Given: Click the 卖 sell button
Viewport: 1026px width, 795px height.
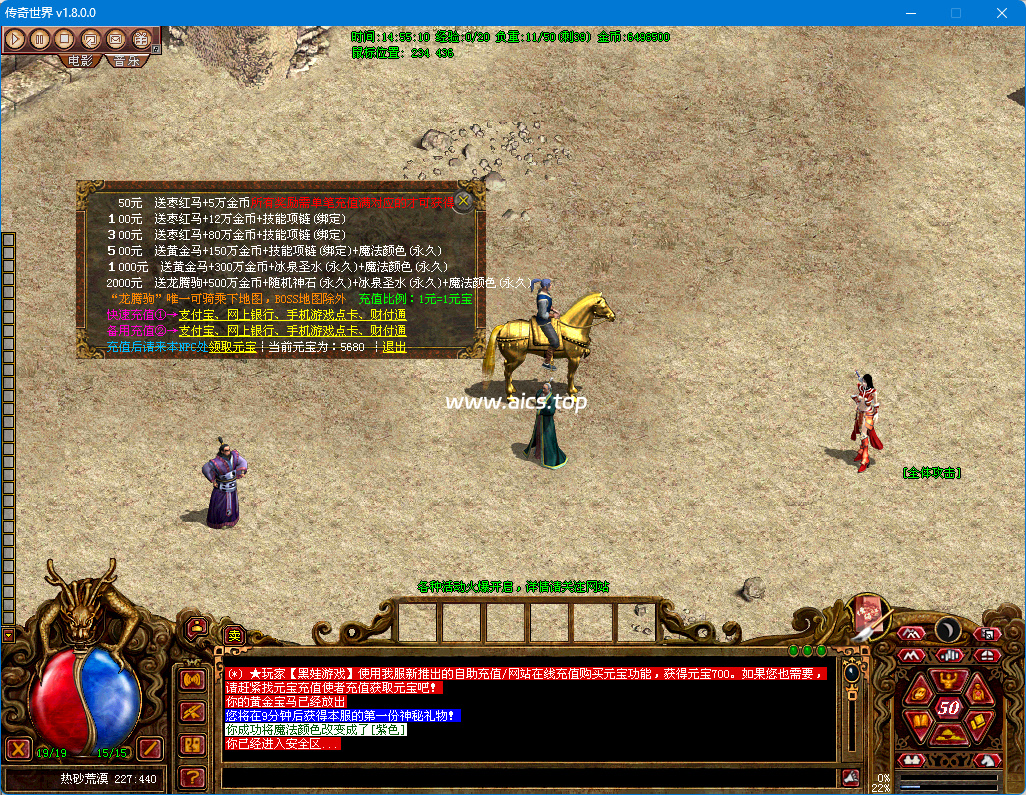Looking at the screenshot, I should [x=234, y=634].
